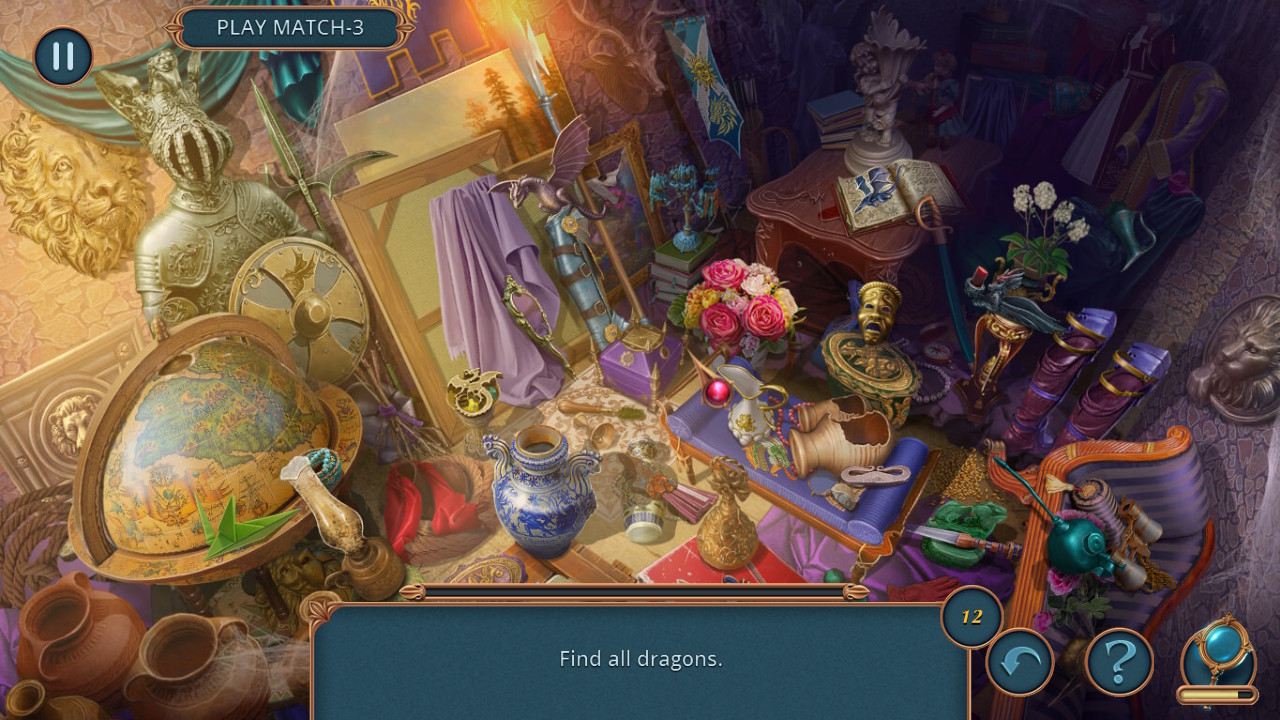Use the blue orb hint amulet
1280x720 pixels.
(x=1216, y=652)
